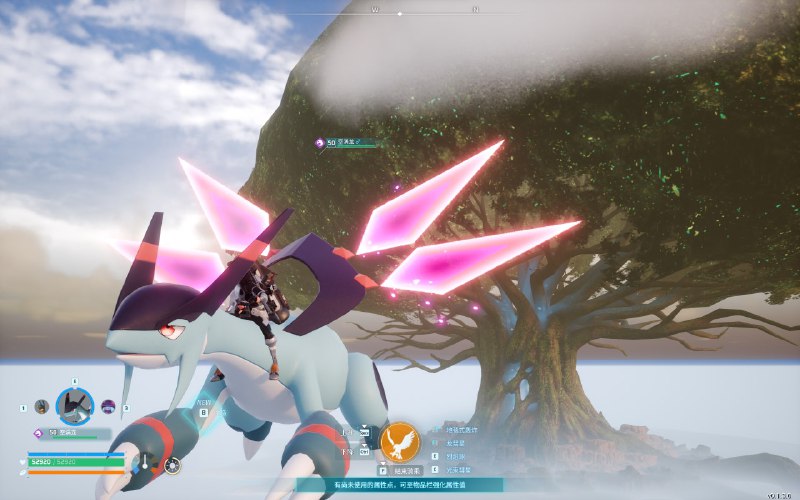Screen dimensions: 800x500
Task: Switch to the right purple pal portrait
Action: pyautogui.click(x=108, y=407)
